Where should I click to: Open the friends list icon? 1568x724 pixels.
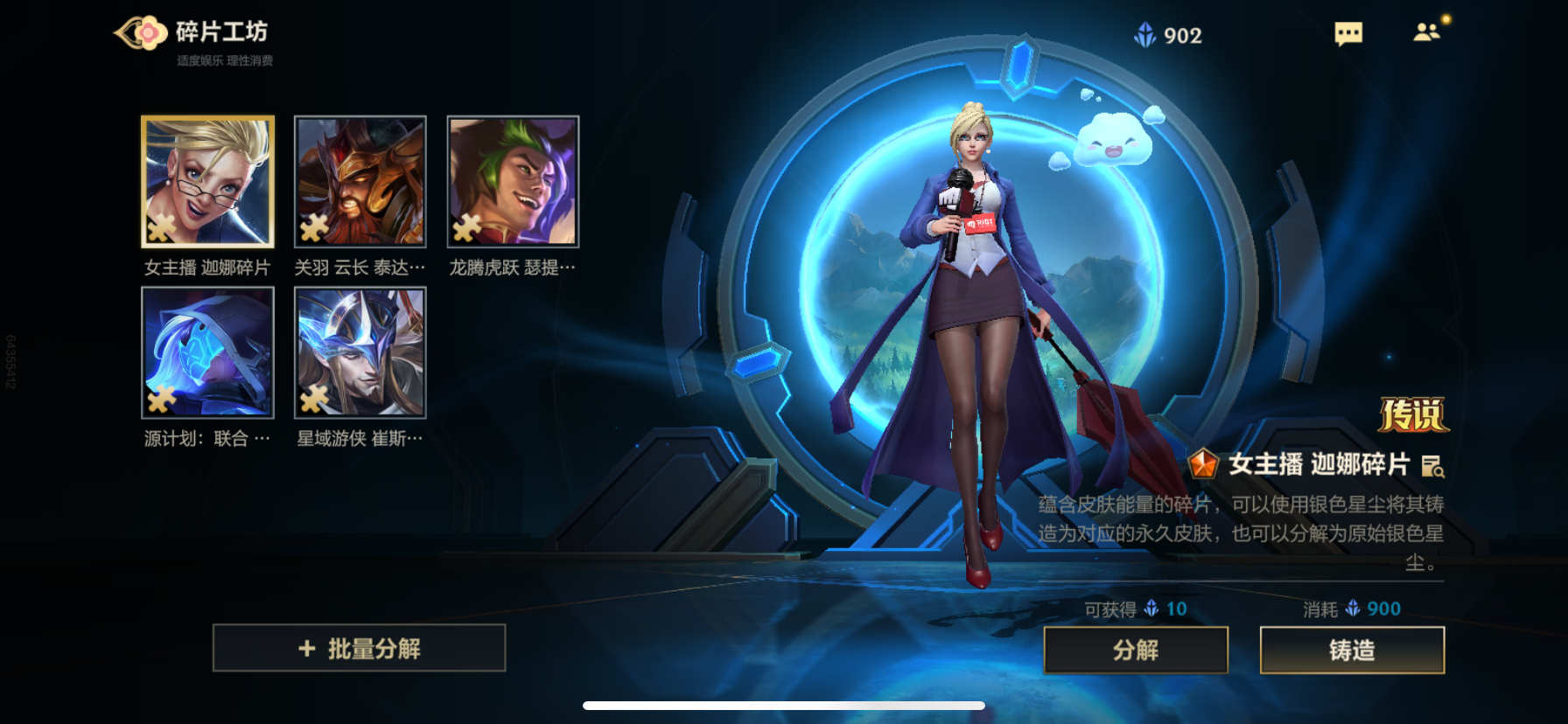[x=1426, y=32]
